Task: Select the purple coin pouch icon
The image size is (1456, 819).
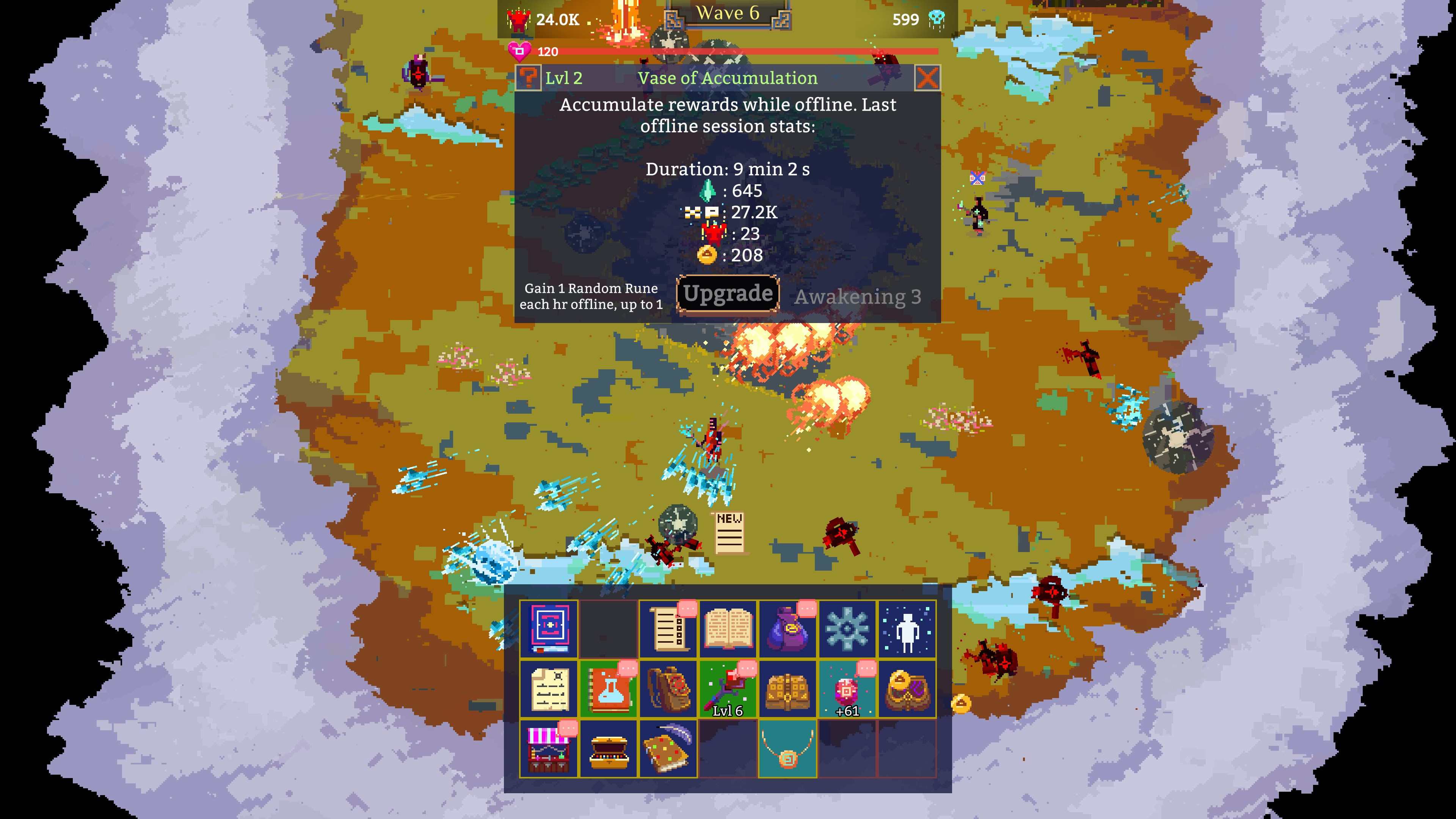Action: pos(788,629)
